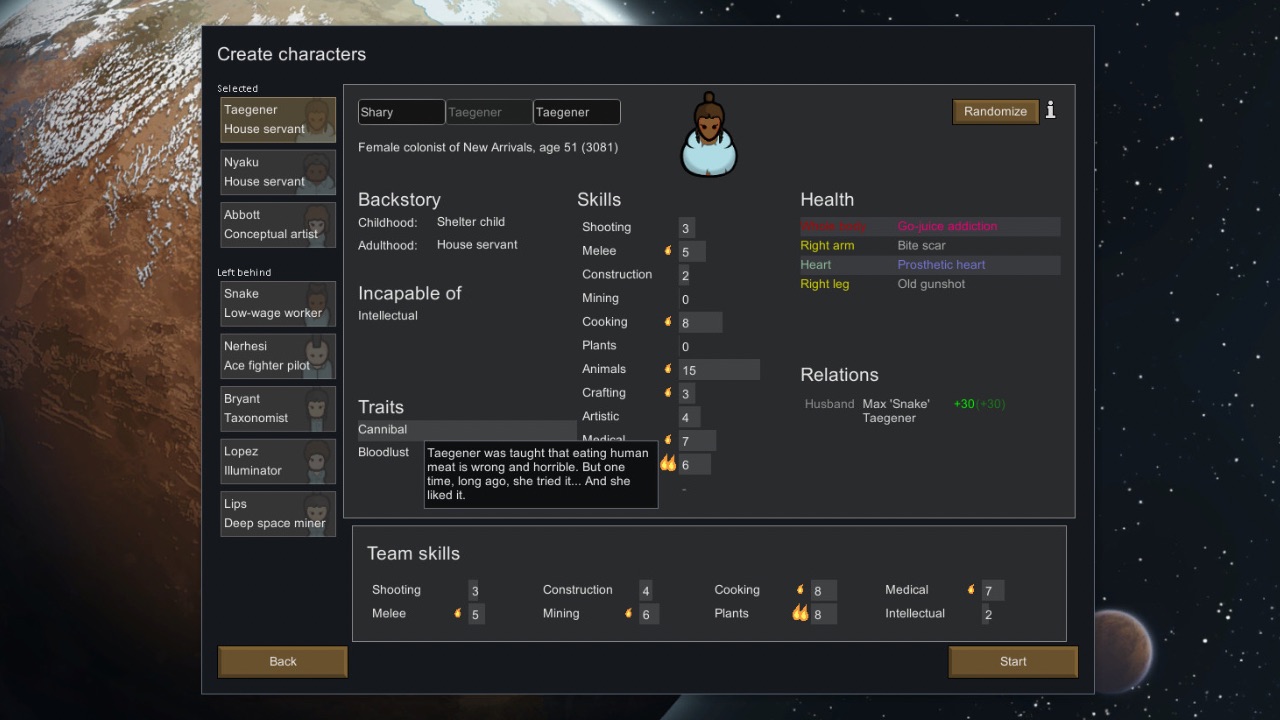
Task: Click the info (i) icon beside Randomize
Action: pos(1050,111)
